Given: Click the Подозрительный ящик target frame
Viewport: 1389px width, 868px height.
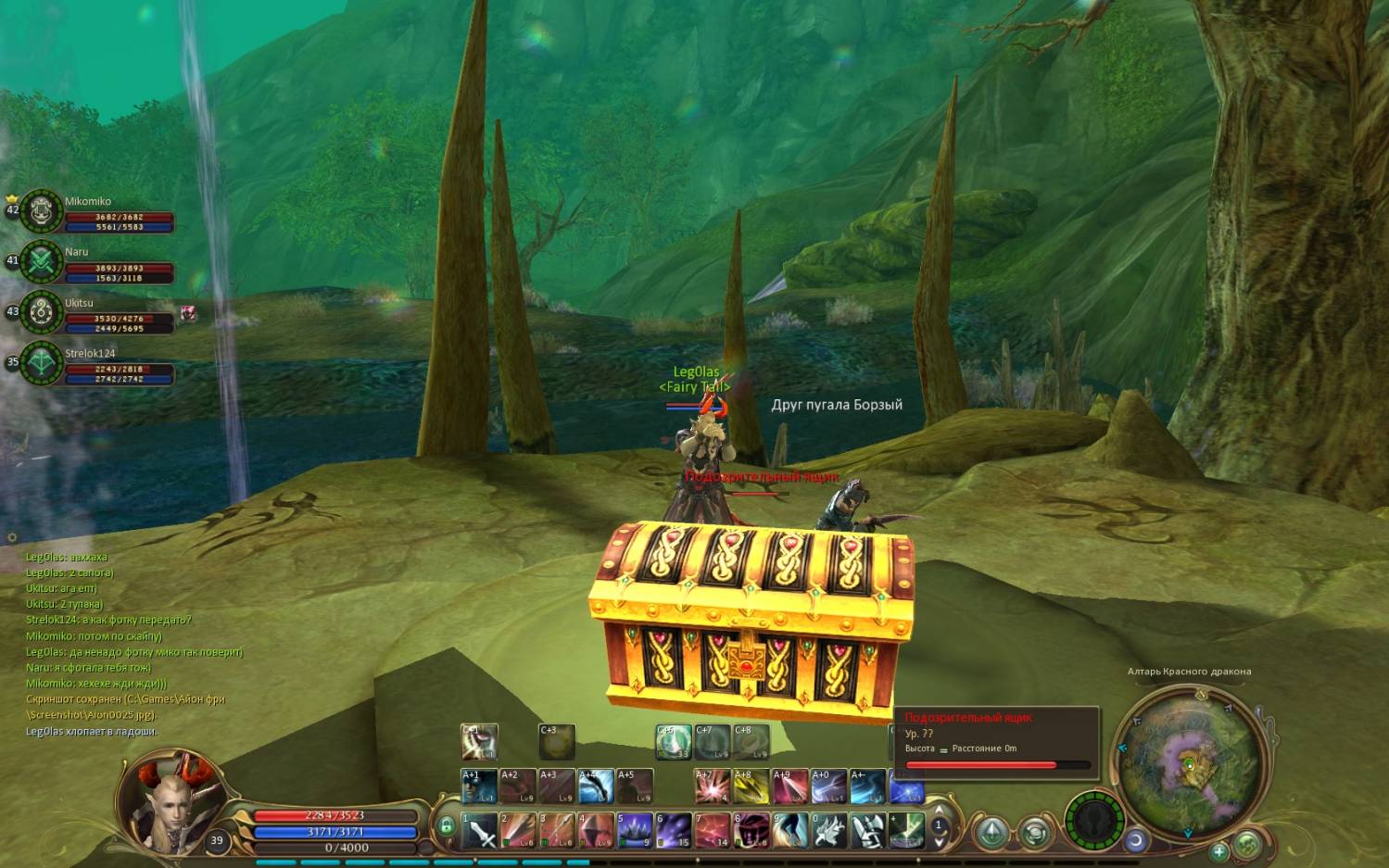Looking at the screenshot, I should [996, 739].
